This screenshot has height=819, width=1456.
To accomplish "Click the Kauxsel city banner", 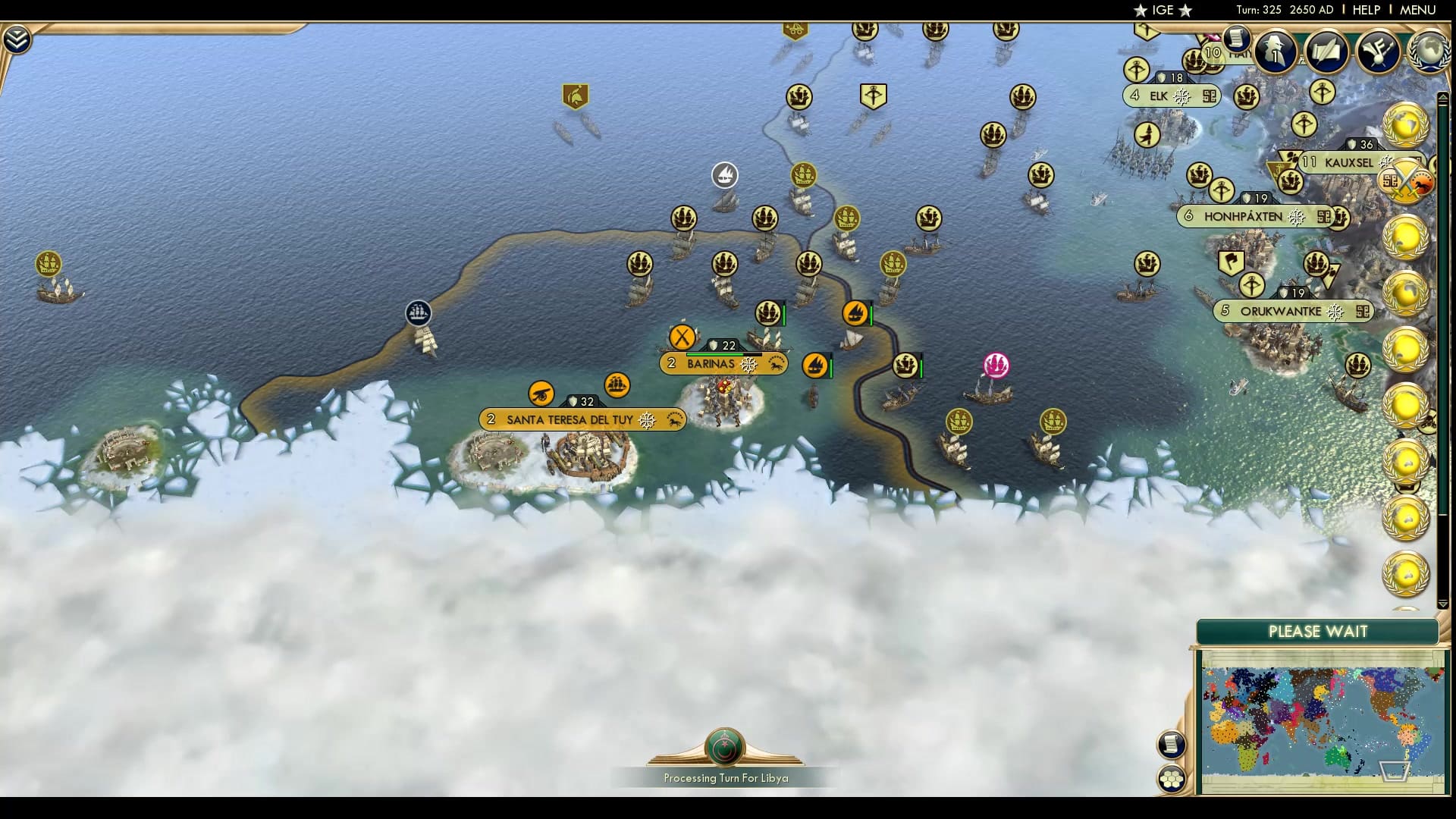I will coord(1350,161).
